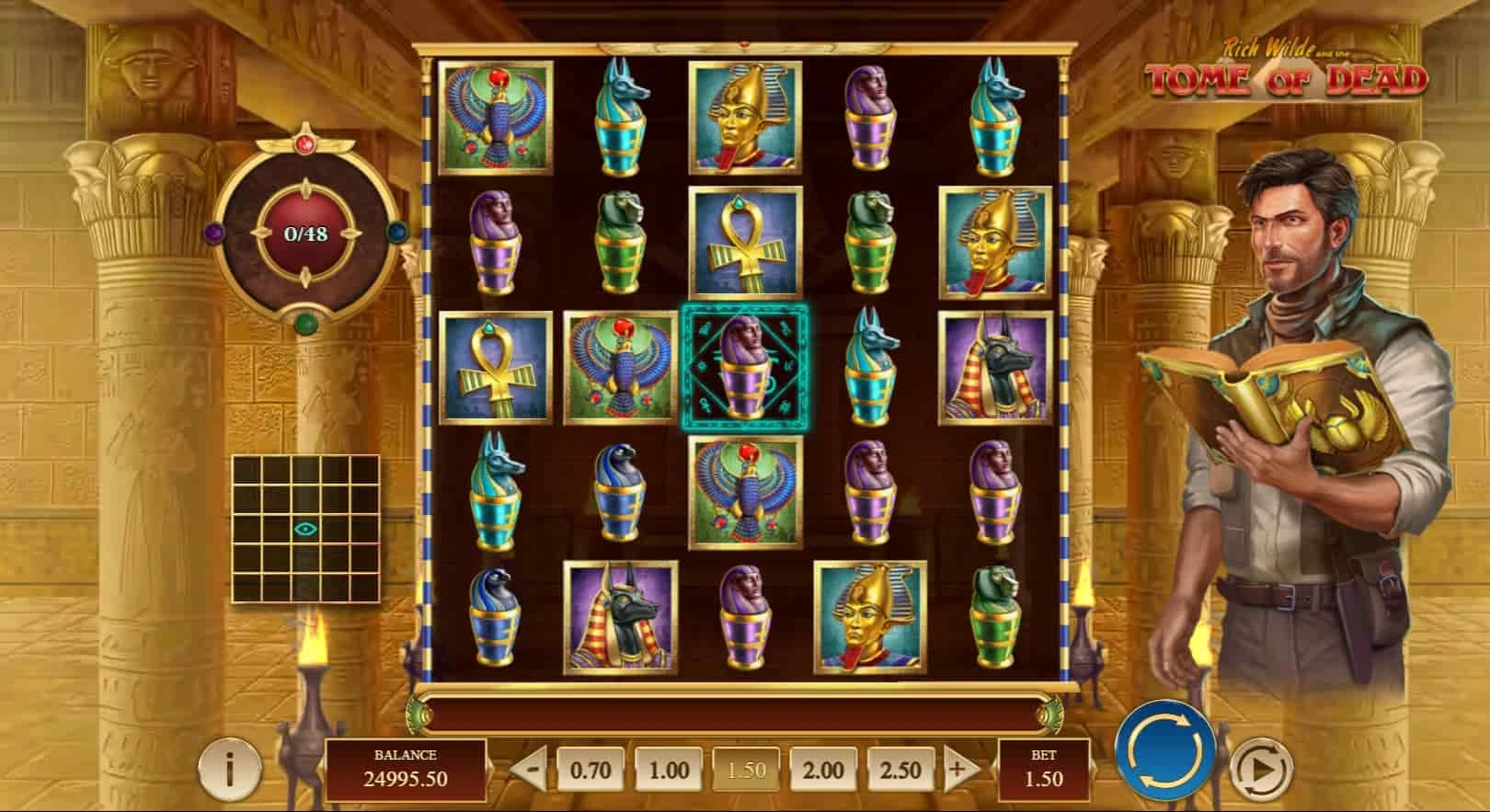Switch bet to 2.50

pos(900,769)
